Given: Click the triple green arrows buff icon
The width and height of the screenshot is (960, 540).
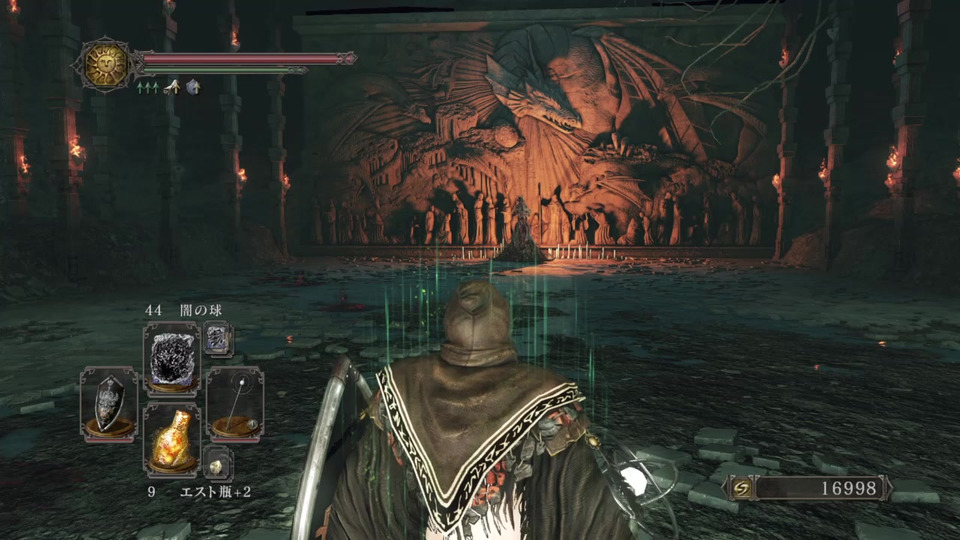Looking at the screenshot, I should click(x=146, y=88).
